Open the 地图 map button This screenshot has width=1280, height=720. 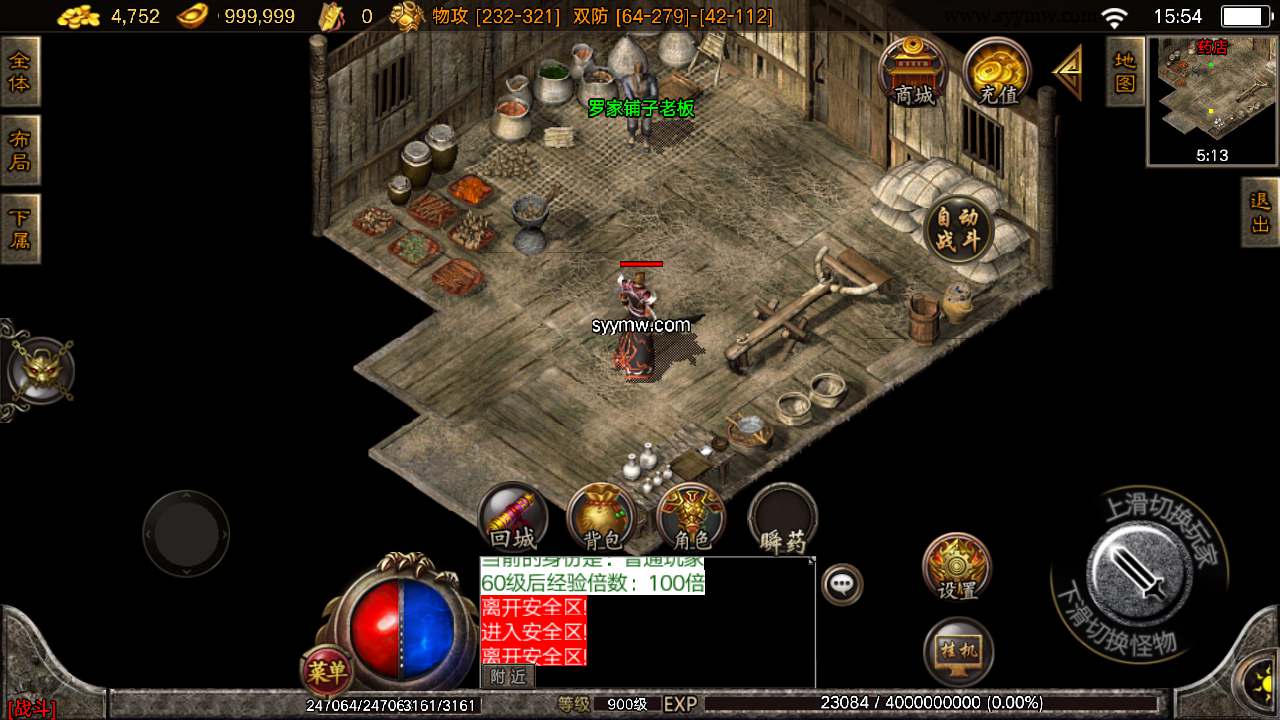[x=1125, y=71]
